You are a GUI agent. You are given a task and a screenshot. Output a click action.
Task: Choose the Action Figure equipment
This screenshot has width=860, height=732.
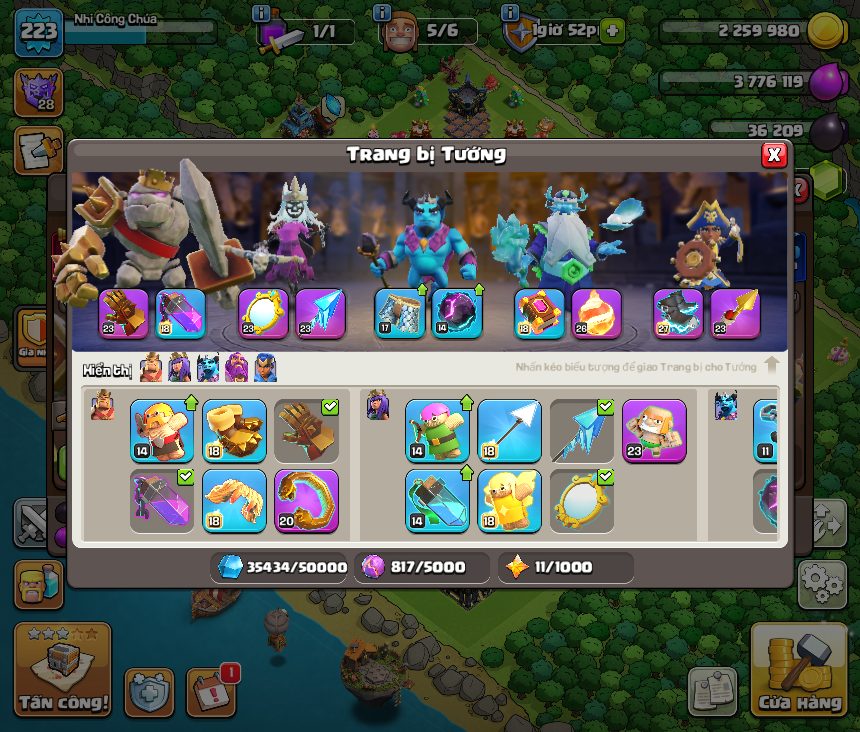click(x=654, y=431)
